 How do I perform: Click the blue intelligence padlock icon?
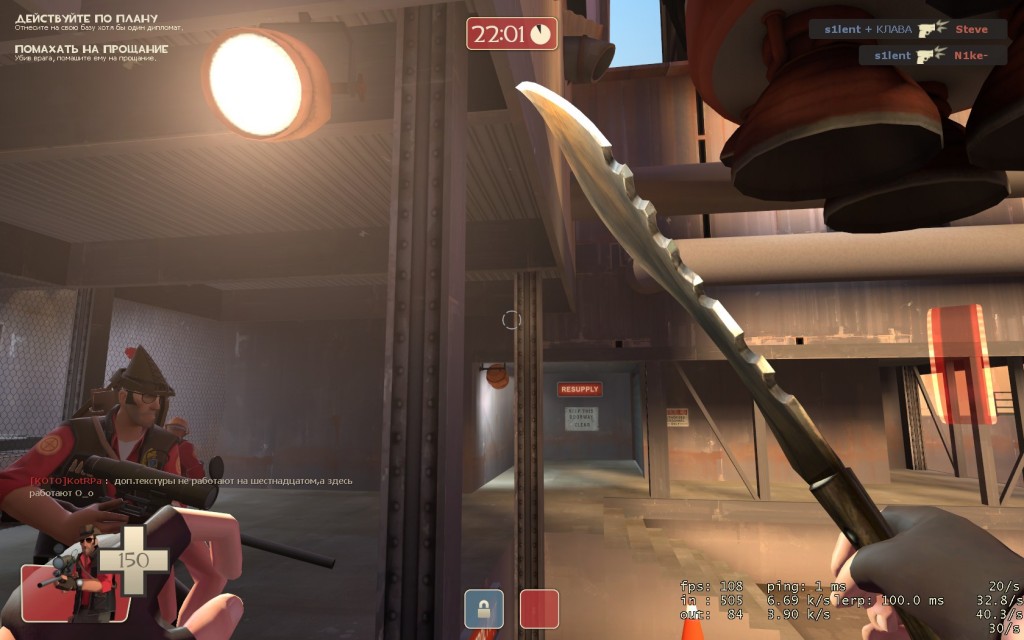click(483, 608)
